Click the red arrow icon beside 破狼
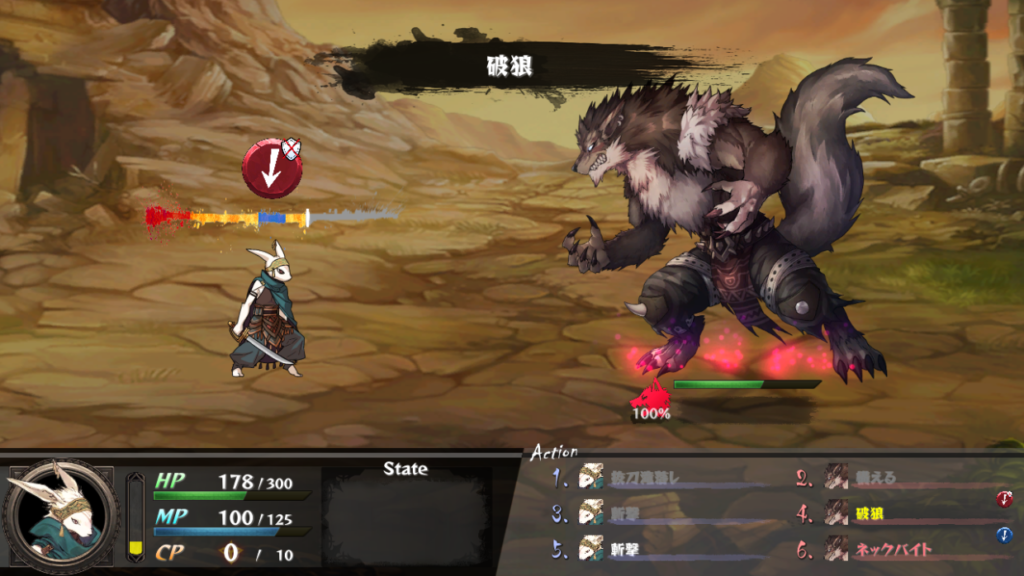The image size is (1024, 576). click(1004, 499)
